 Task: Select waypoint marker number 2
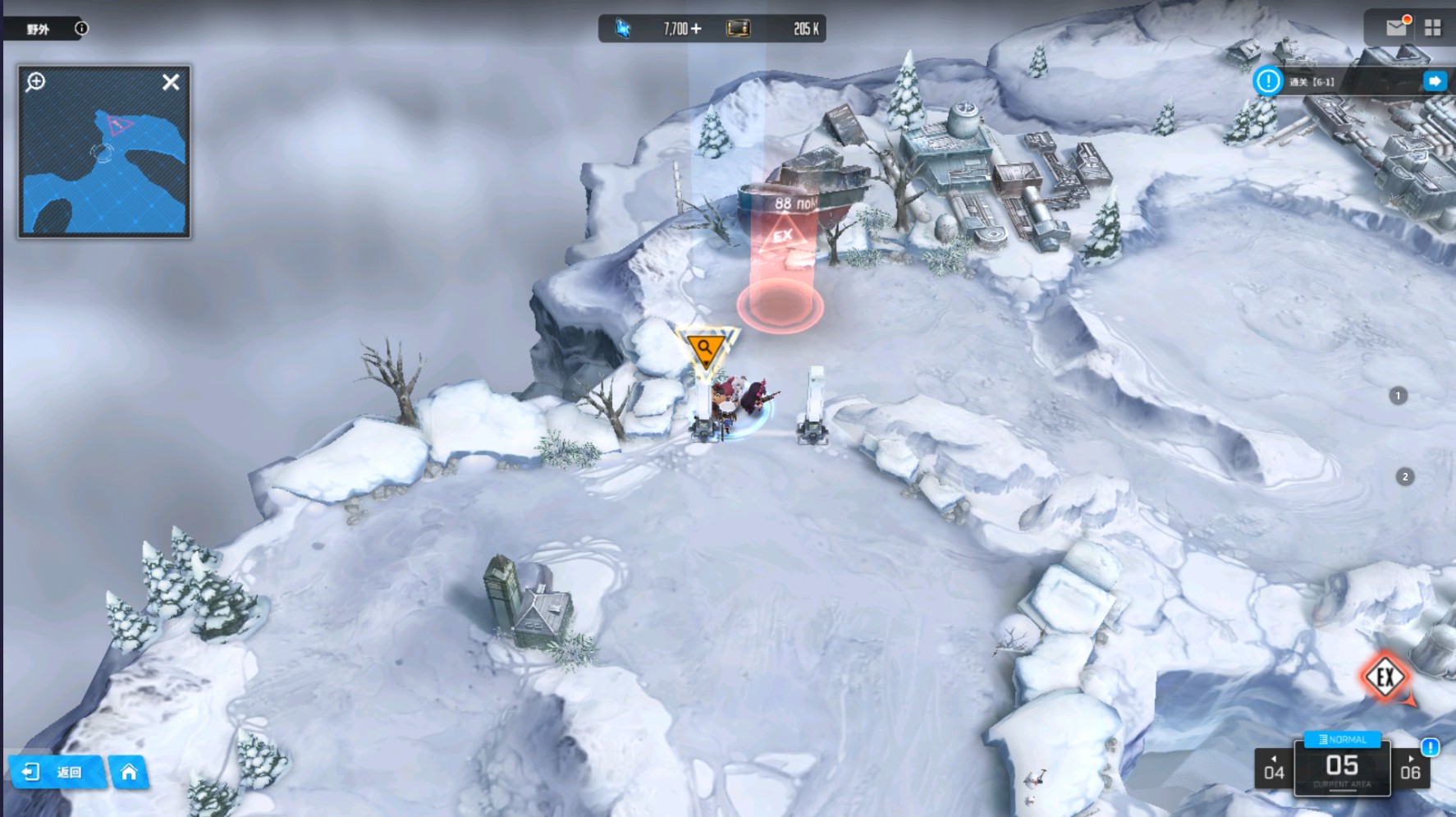(x=1405, y=477)
